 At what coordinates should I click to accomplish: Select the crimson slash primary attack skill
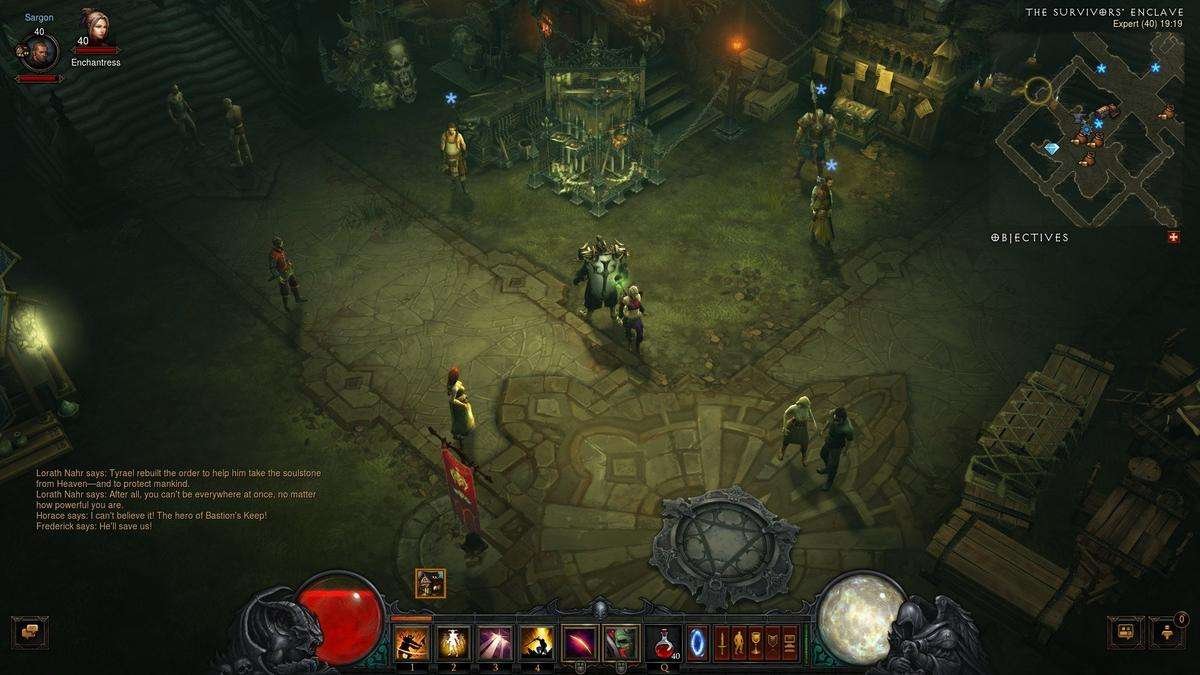click(x=579, y=642)
